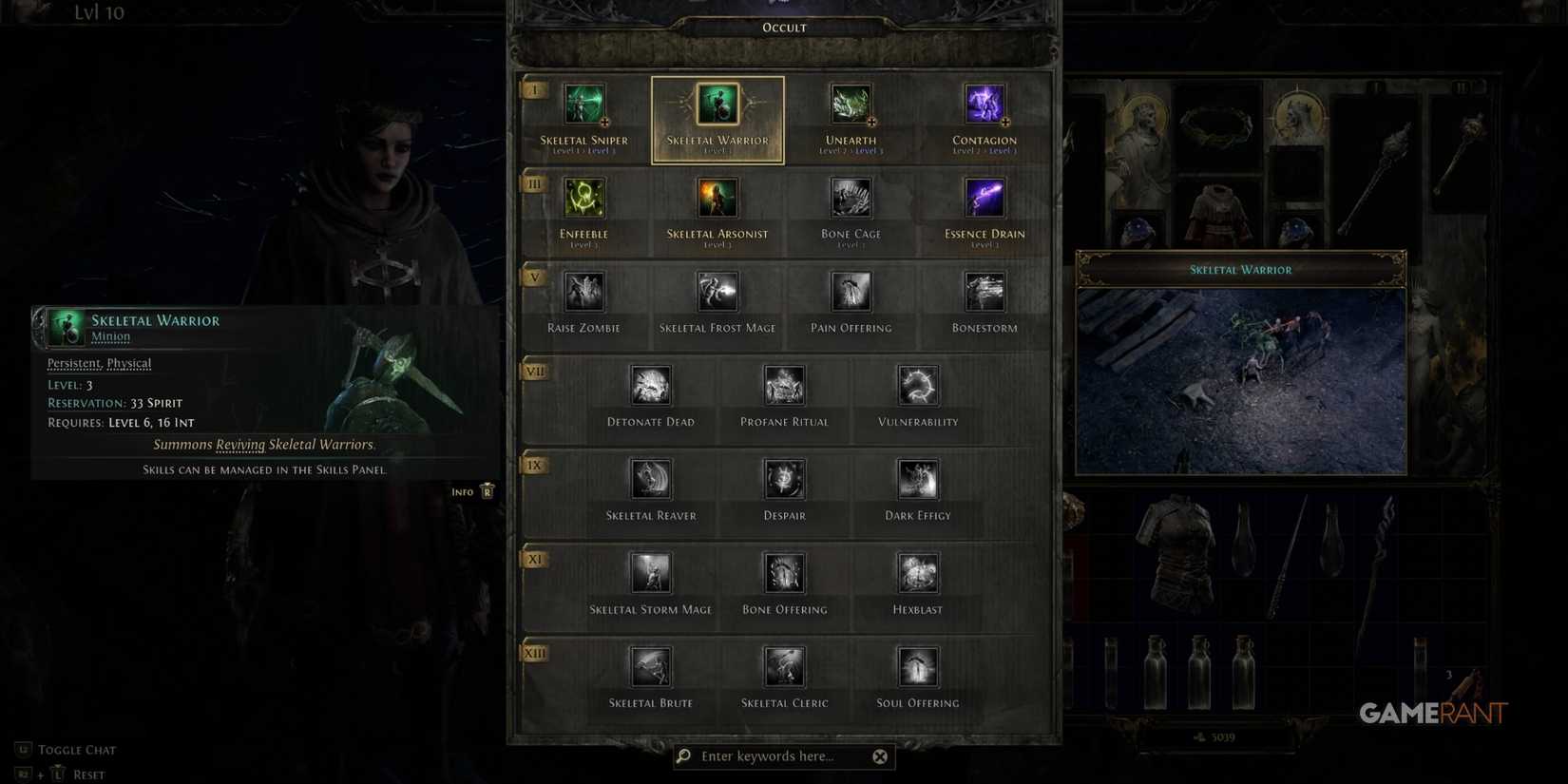Open the Contagion gem details
The image size is (1568, 784).
coord(985,105)
